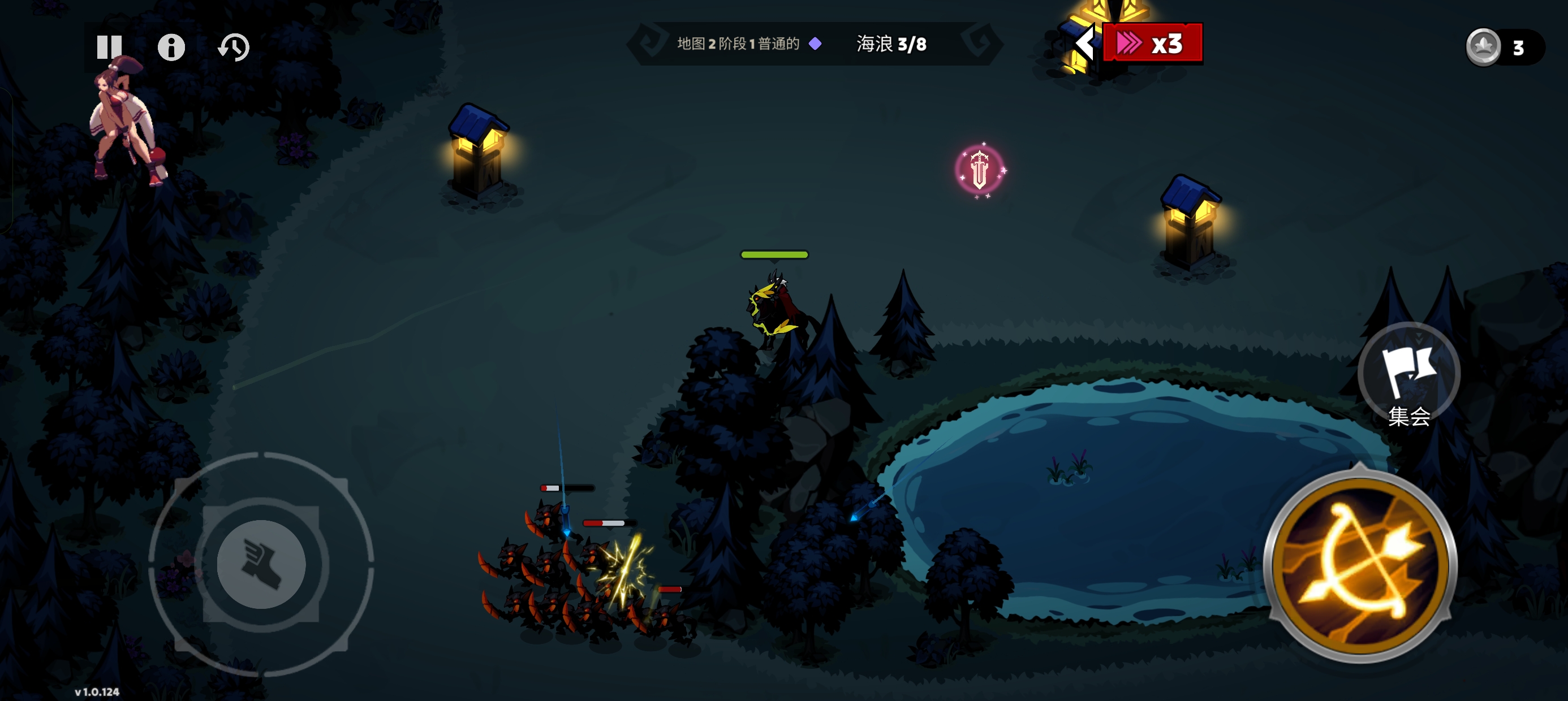This screenshot has height=701, width=1568.
Task: Activate the 集会 rally flag button
Action: (x=1408, y=374)
